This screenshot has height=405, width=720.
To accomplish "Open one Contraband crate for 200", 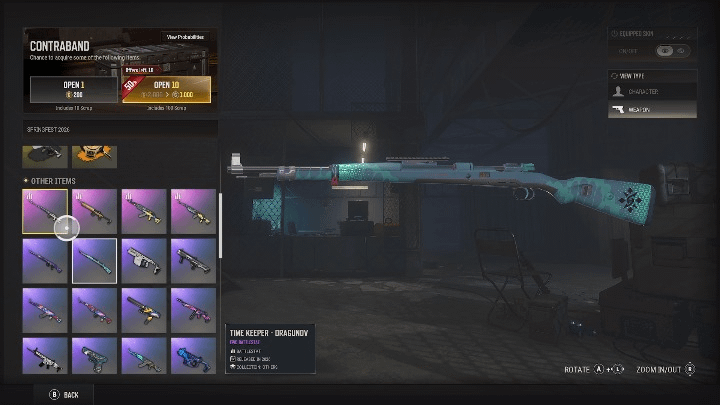I will 73,90.
